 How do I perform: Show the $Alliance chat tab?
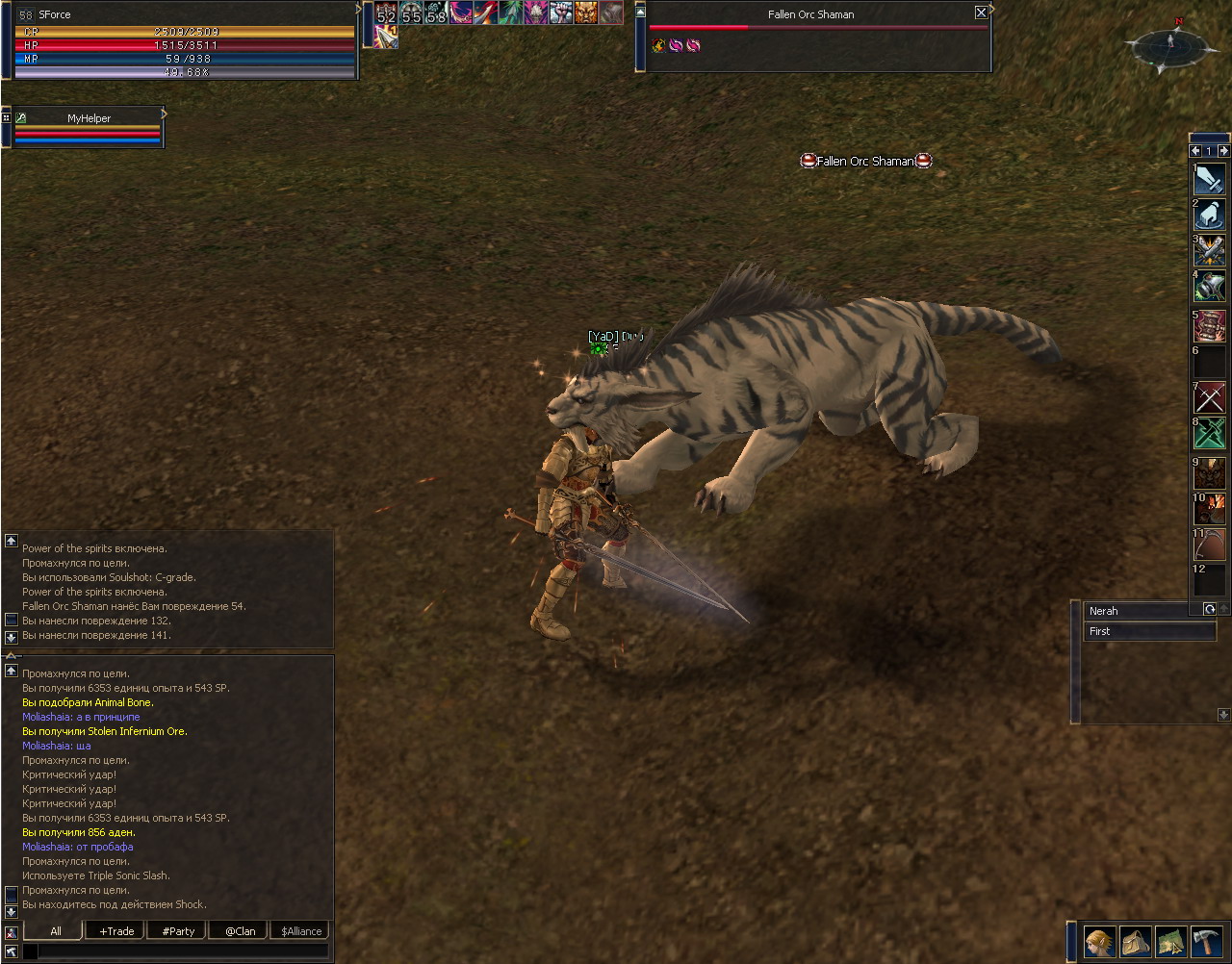(x=301, y=930)
